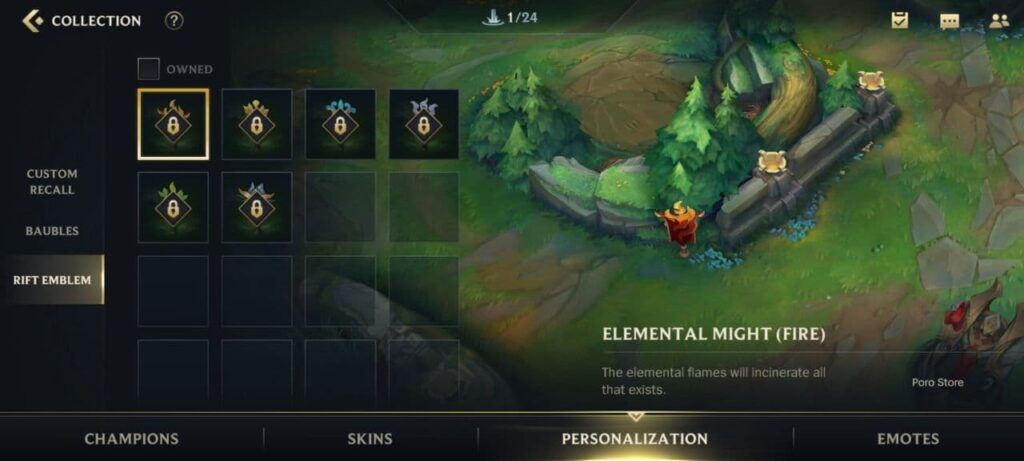Go back from the Collection screen
This screenshot has height=461, width=1024.
point(33,20)
